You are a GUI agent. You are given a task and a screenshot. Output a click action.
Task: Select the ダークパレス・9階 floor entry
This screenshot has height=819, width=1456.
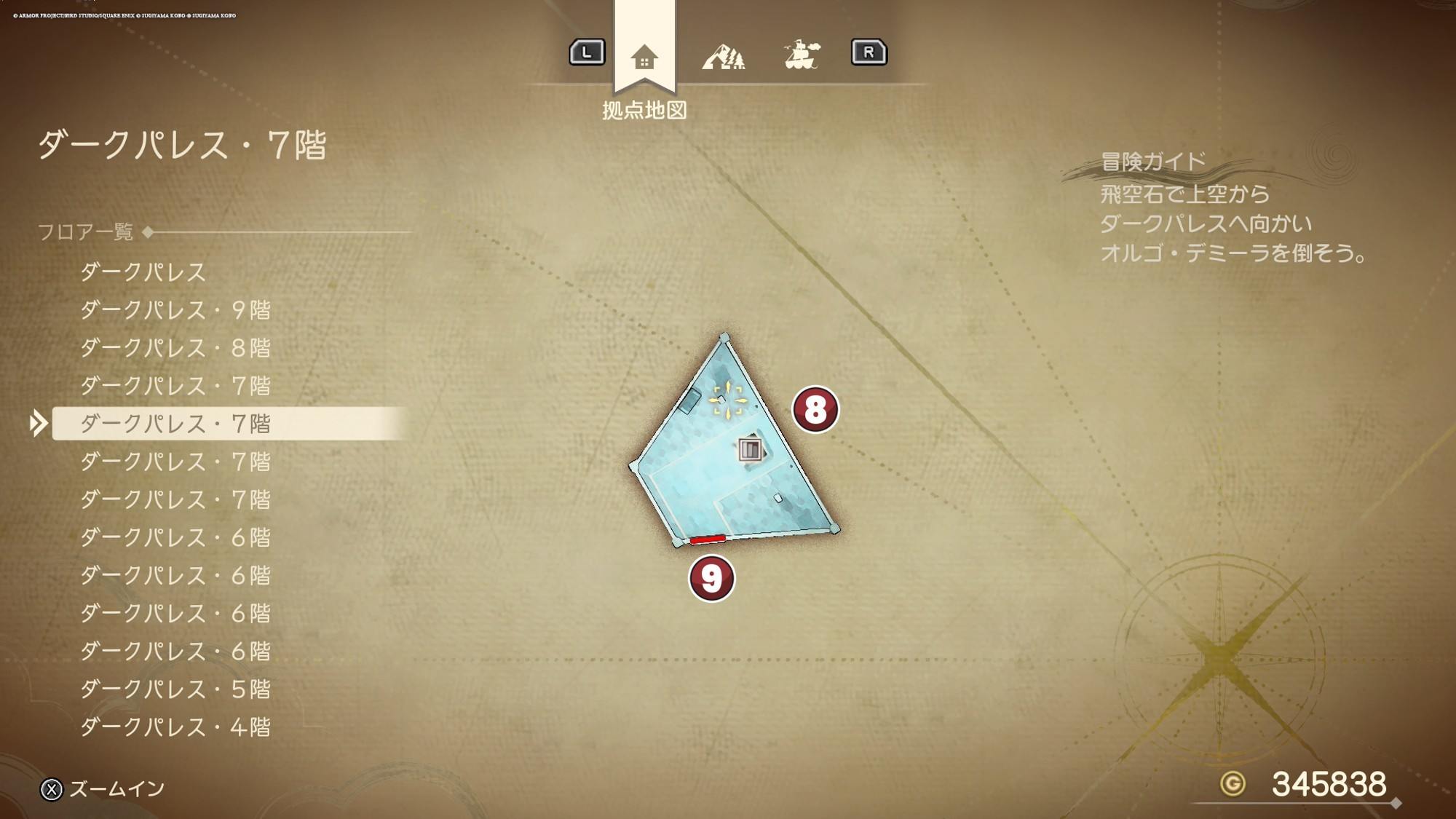(x=175, y=310)
